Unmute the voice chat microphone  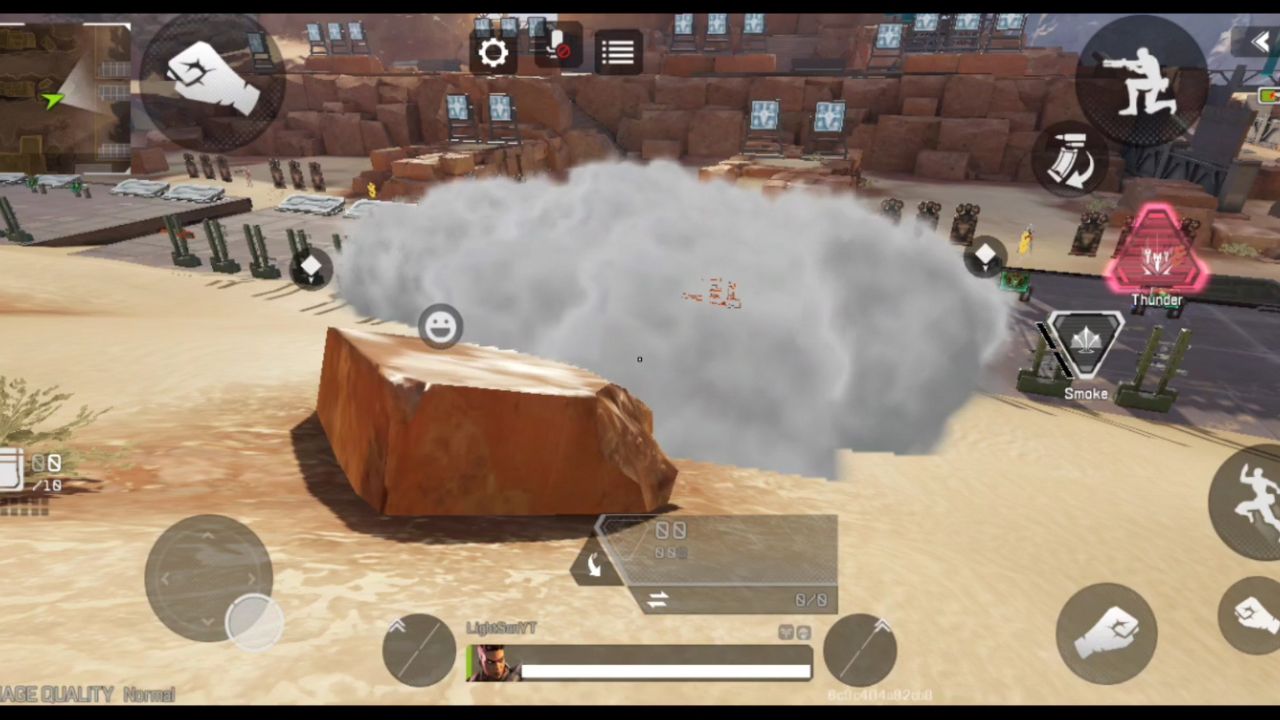pyautogui.click(x=557, y=50)
